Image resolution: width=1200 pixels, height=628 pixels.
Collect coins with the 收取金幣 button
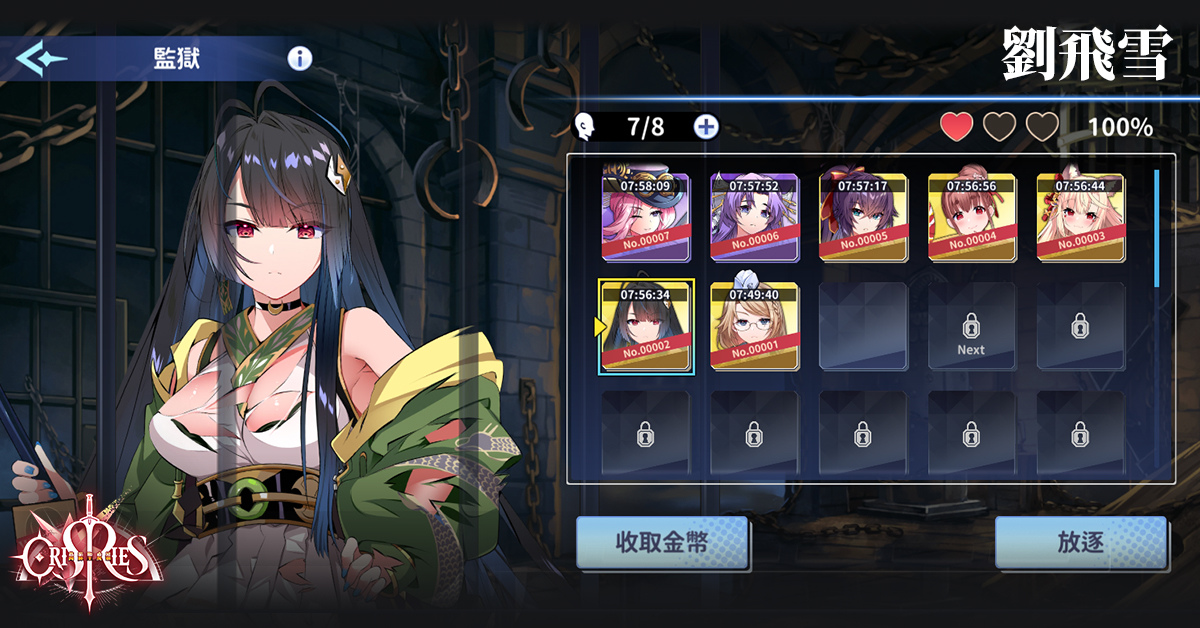662,543
